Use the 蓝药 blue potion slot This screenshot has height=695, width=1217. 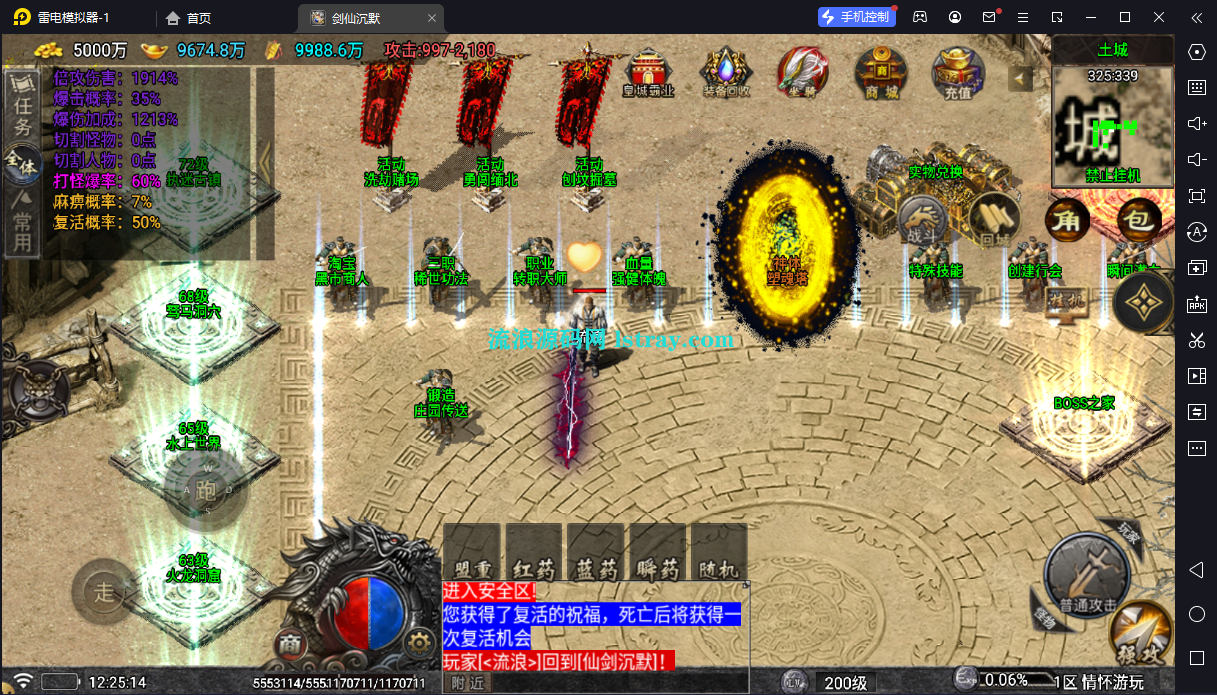595,553
